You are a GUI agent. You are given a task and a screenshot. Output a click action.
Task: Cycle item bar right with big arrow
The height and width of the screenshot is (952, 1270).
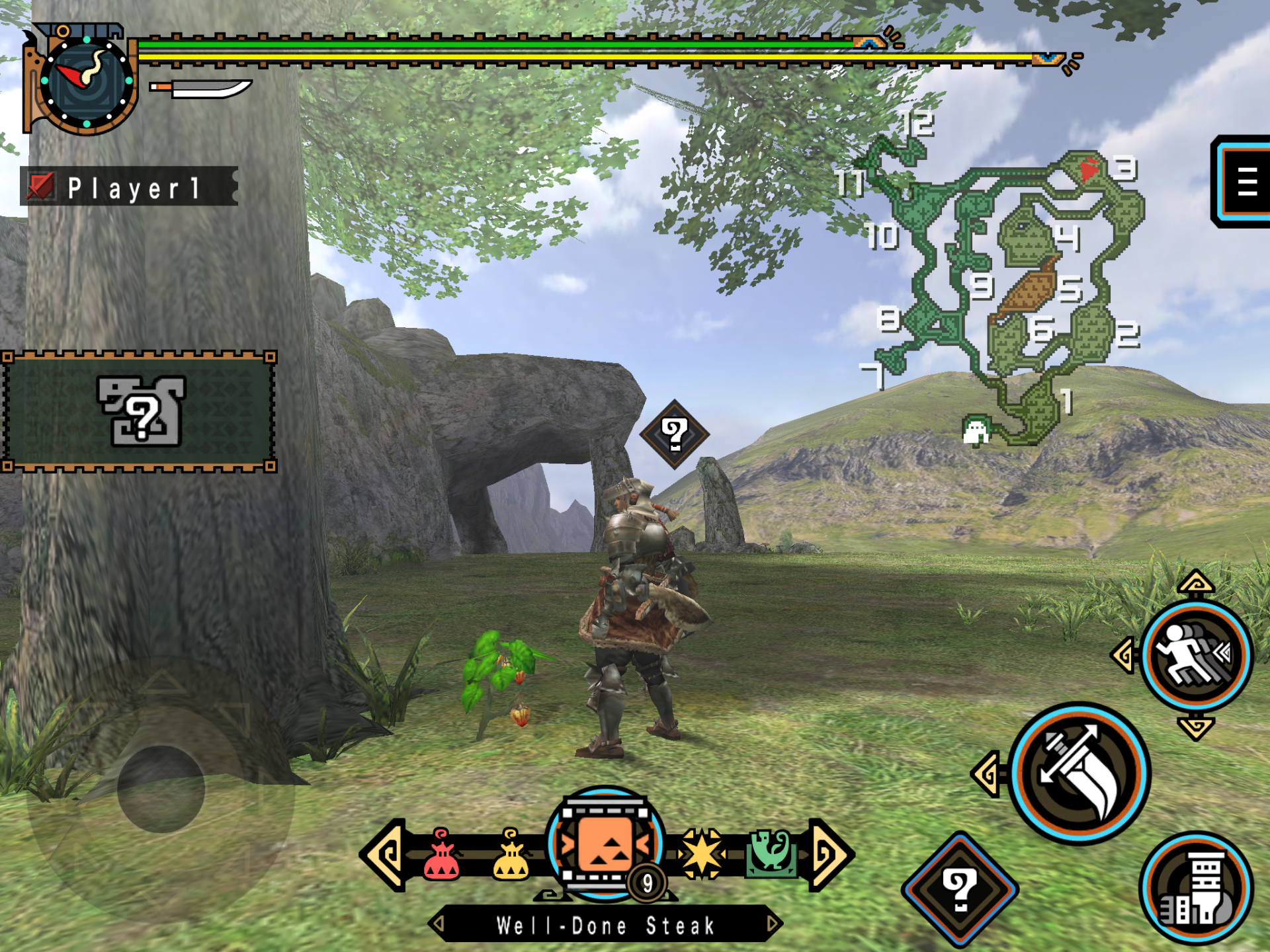(831, 854)
